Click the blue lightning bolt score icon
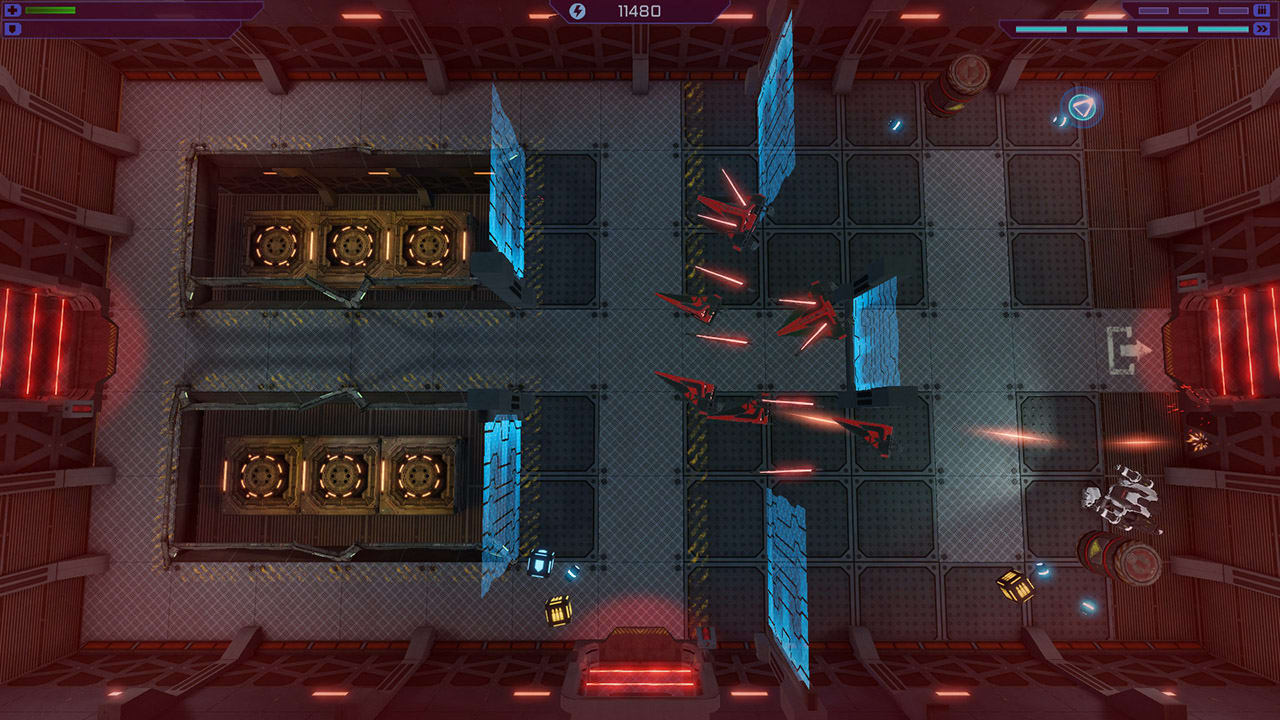Screen dimensions: 1280x720 coord(578,11)
